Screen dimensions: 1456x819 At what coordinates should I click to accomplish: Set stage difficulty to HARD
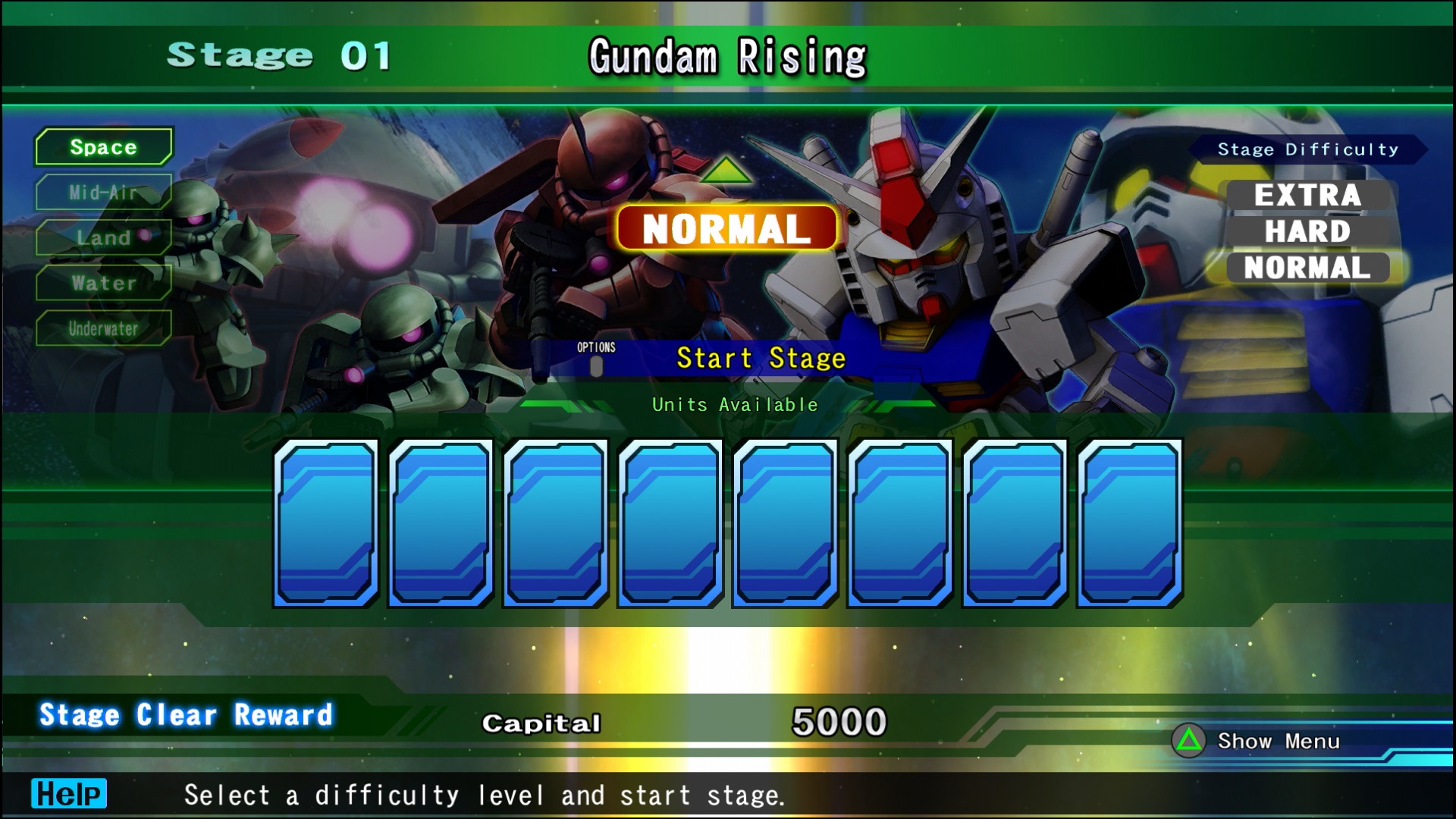(1307, 231)
